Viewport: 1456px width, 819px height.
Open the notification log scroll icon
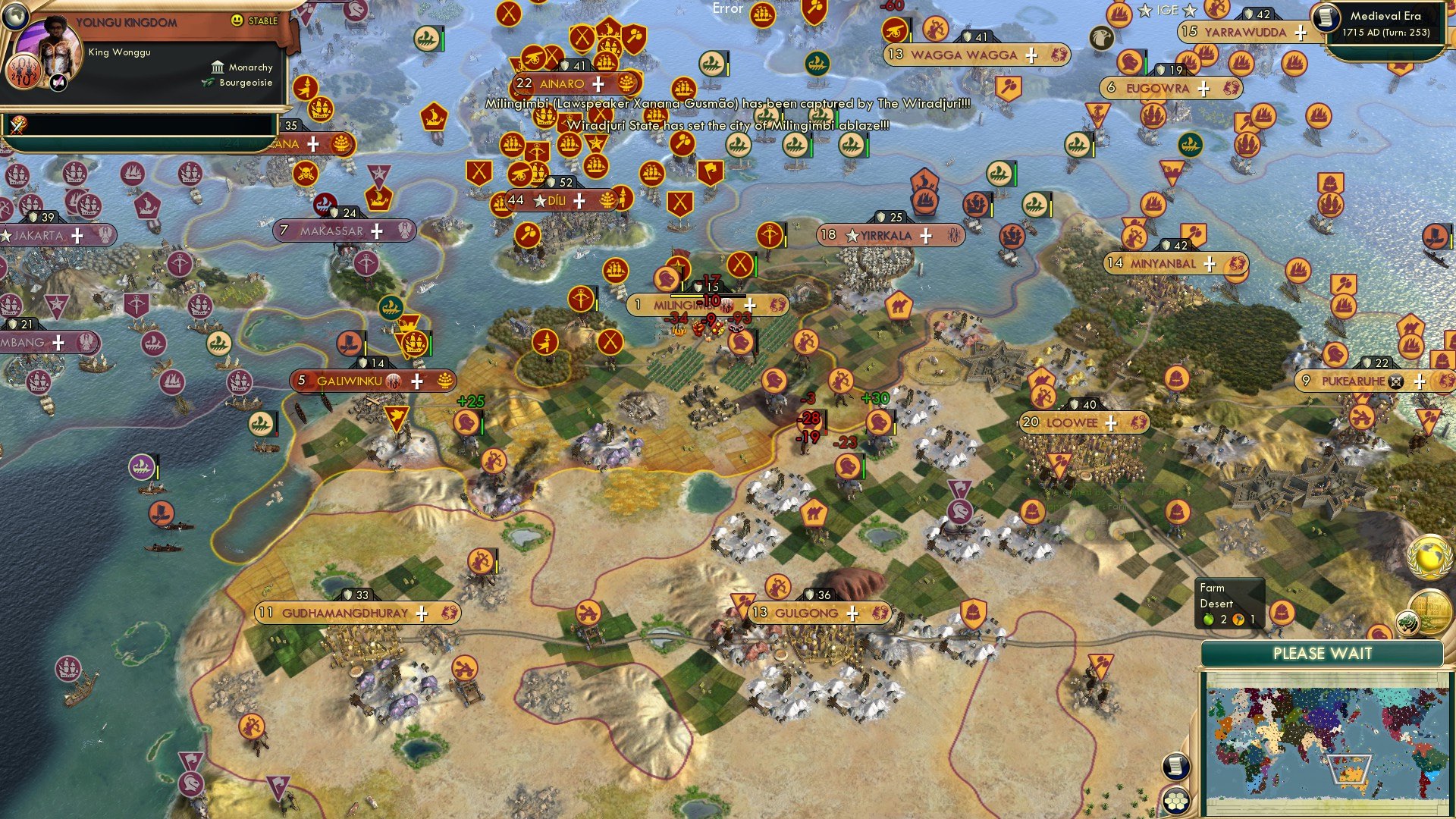pyautogui.click(x=1176, y=767)
